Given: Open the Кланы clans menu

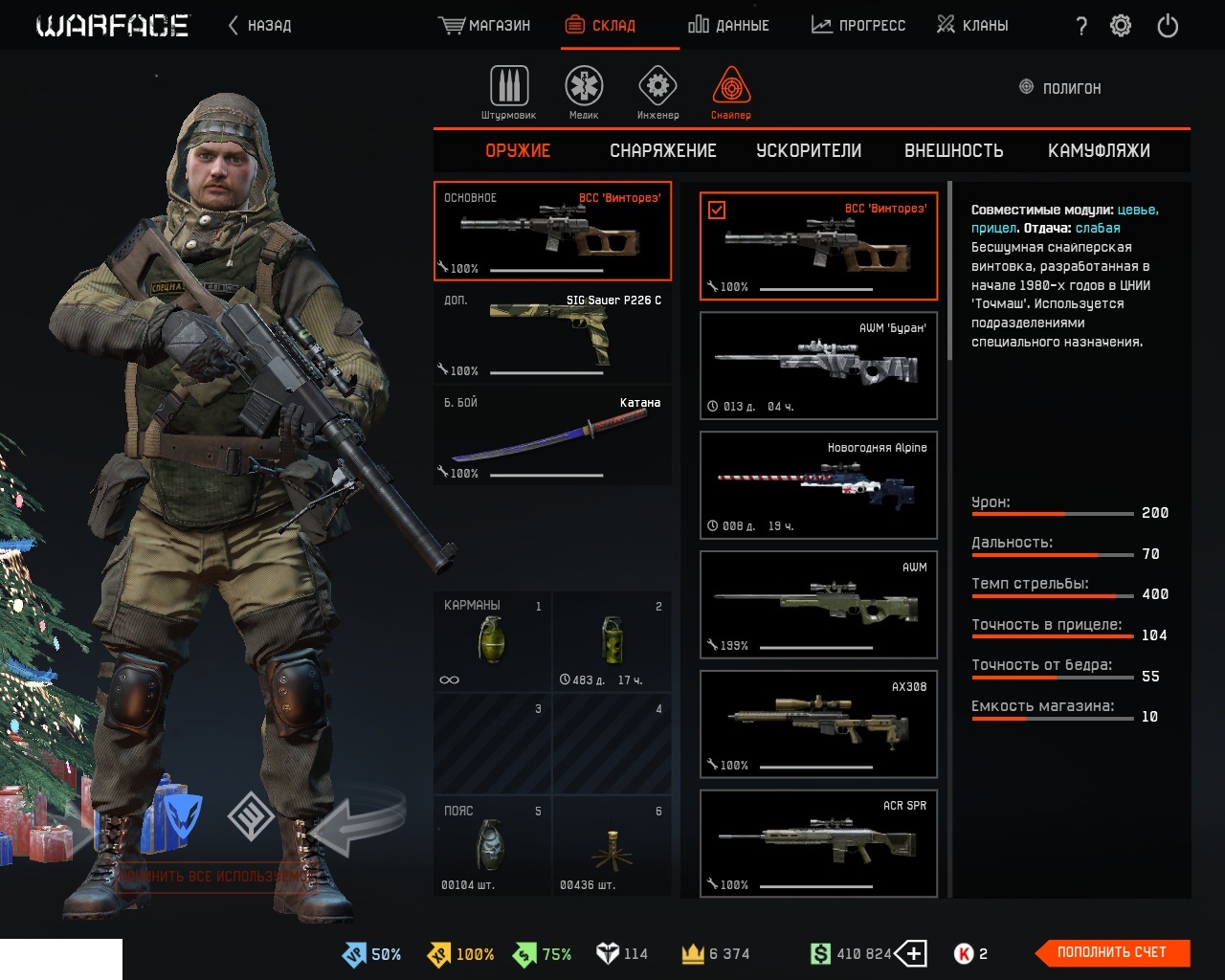Looking at the screenshot, I should (x=971, y=26).
